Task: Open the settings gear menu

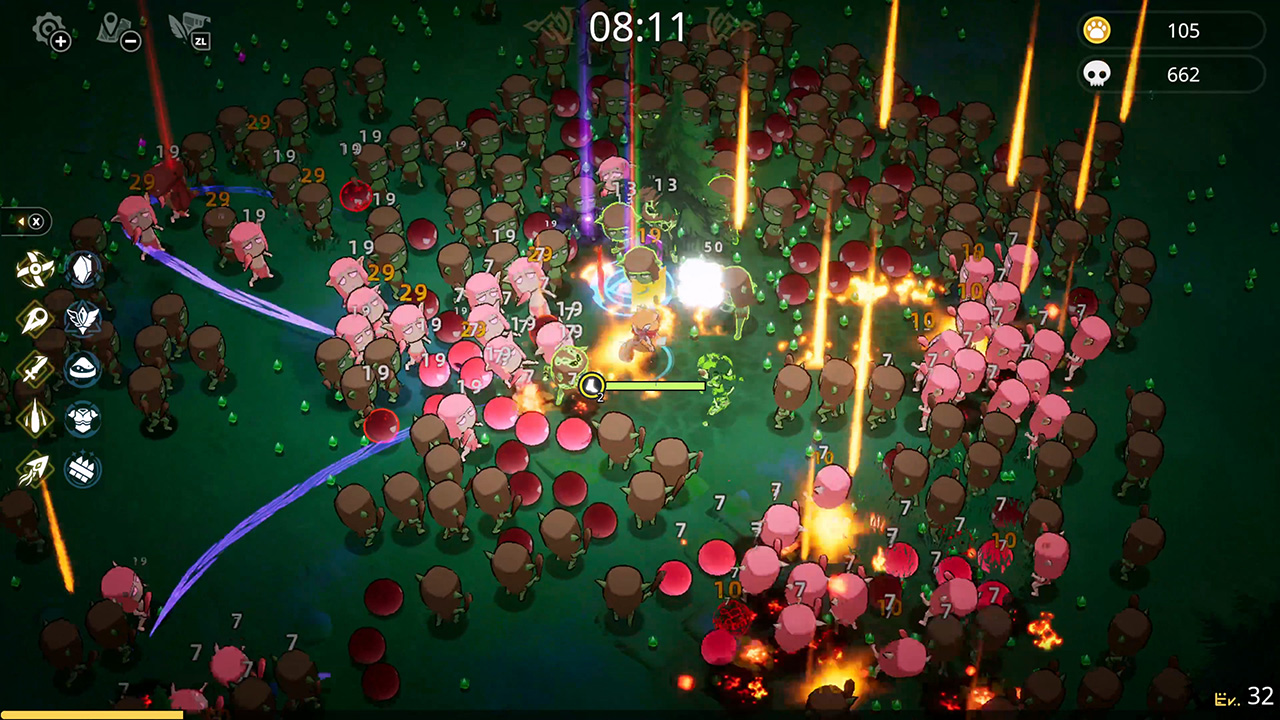Action: tap(44, 28)
